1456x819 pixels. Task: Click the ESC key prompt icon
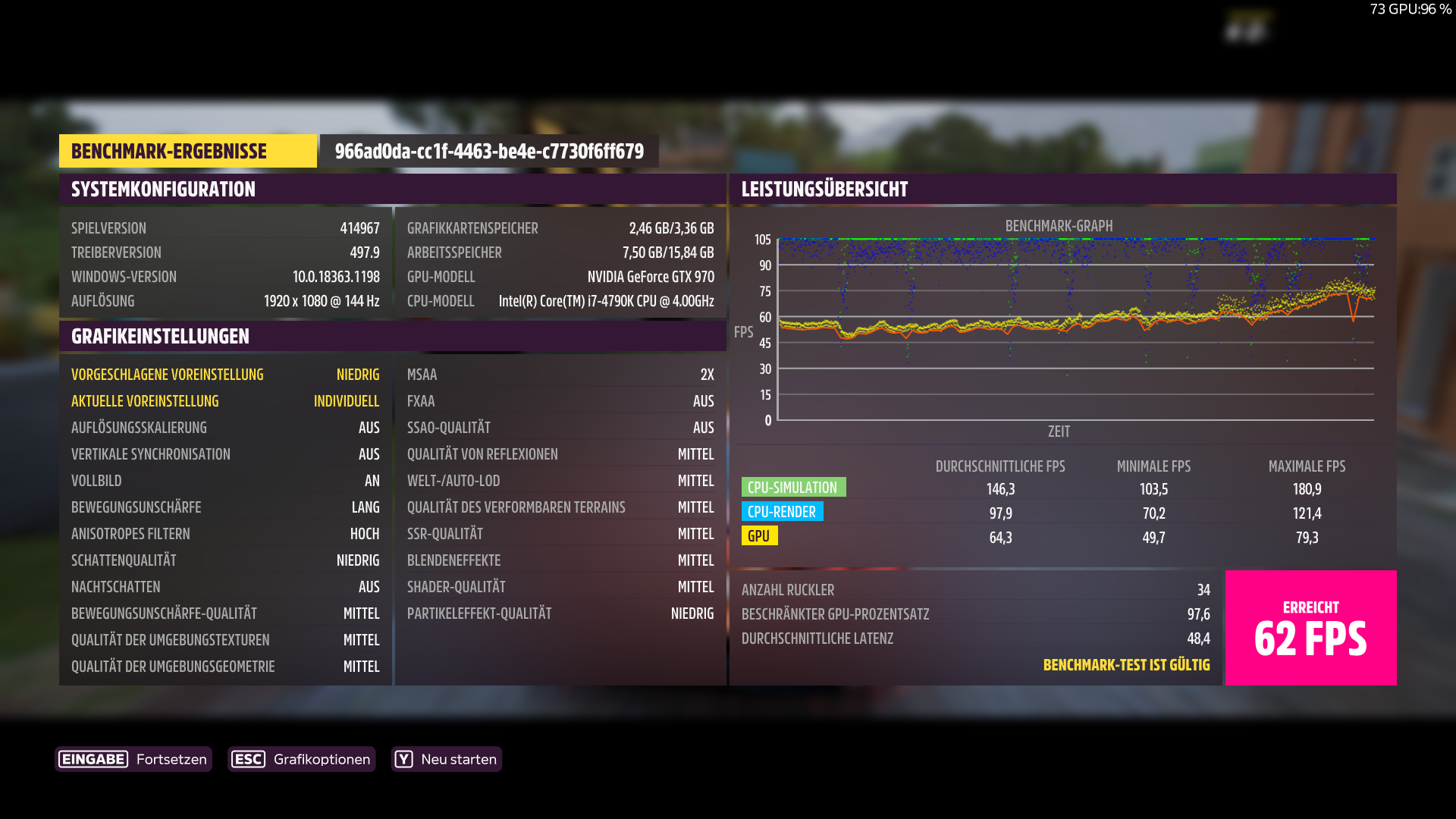(249, 759)
